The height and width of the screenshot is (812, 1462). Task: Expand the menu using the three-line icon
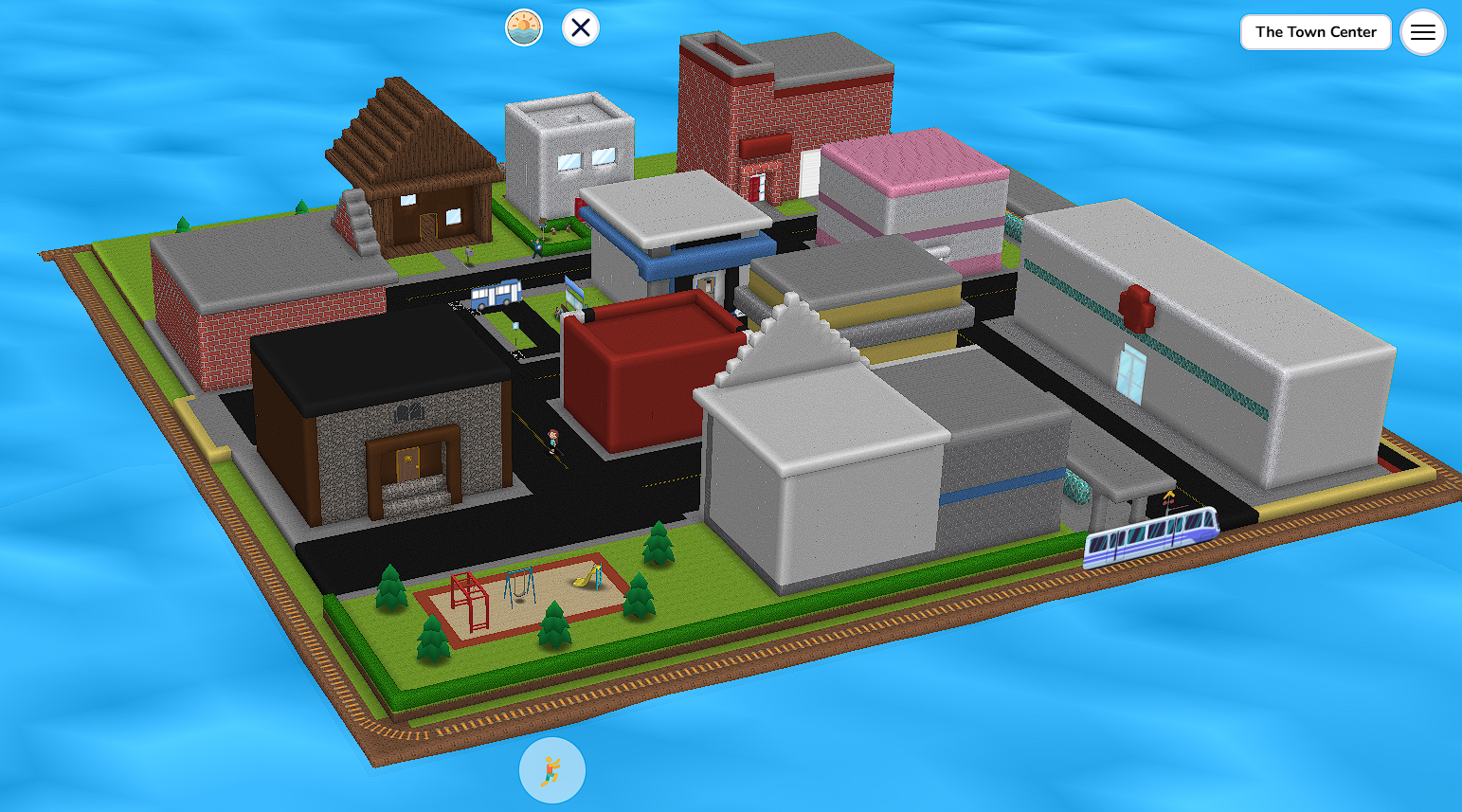click(1422, 31)
